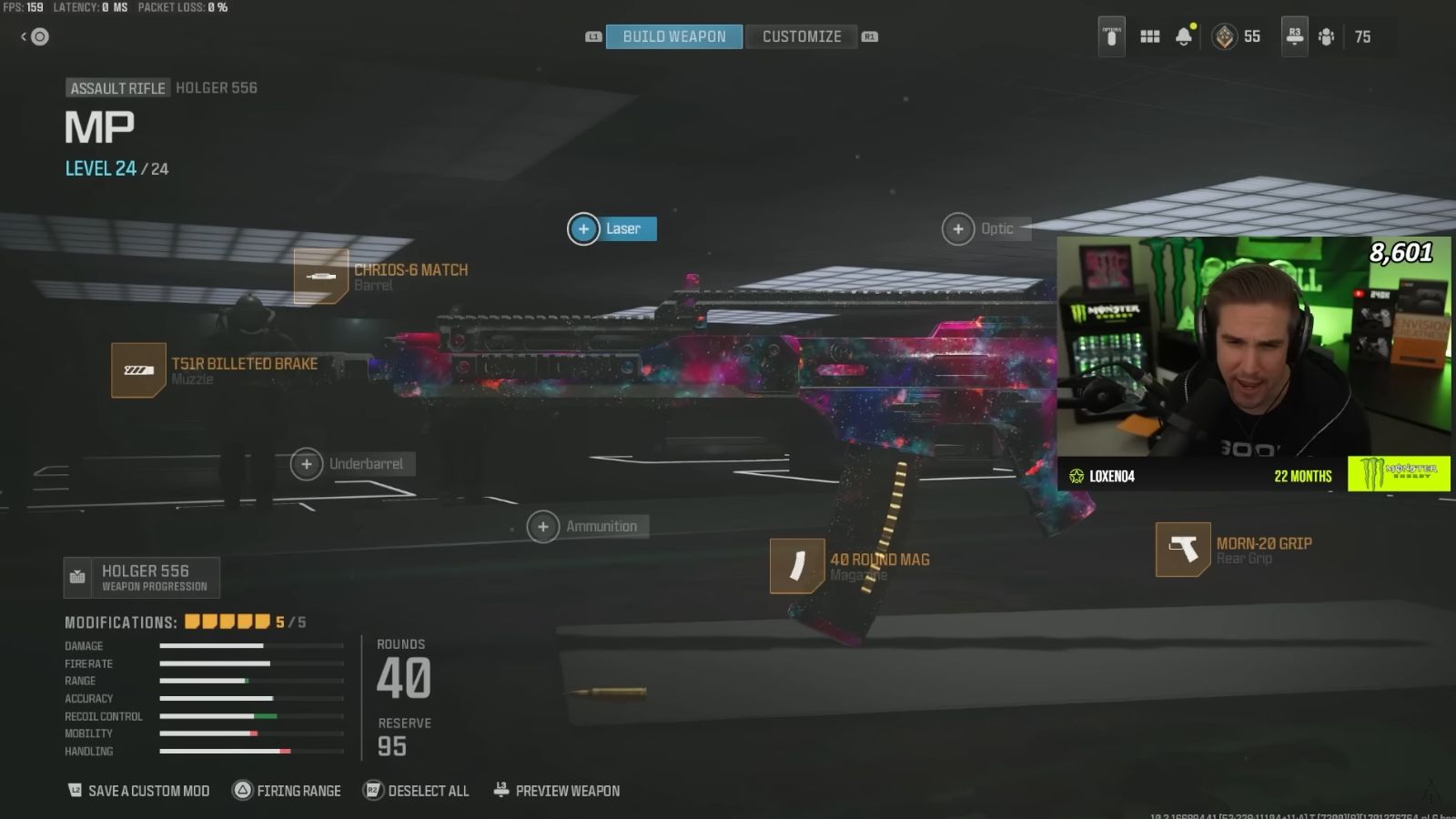This screenshot has width=1456, height=819.
Task: Select the 40 Round Mag magazine icon
Action: pos(798,566)
